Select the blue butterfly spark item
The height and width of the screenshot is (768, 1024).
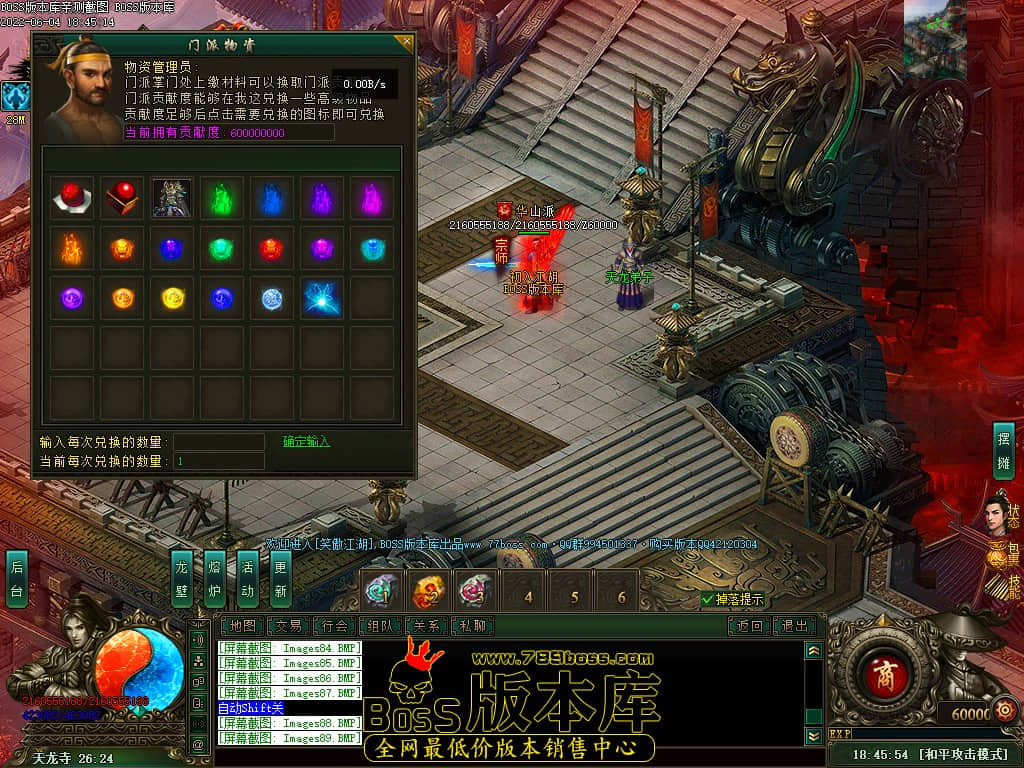point(322,298)
